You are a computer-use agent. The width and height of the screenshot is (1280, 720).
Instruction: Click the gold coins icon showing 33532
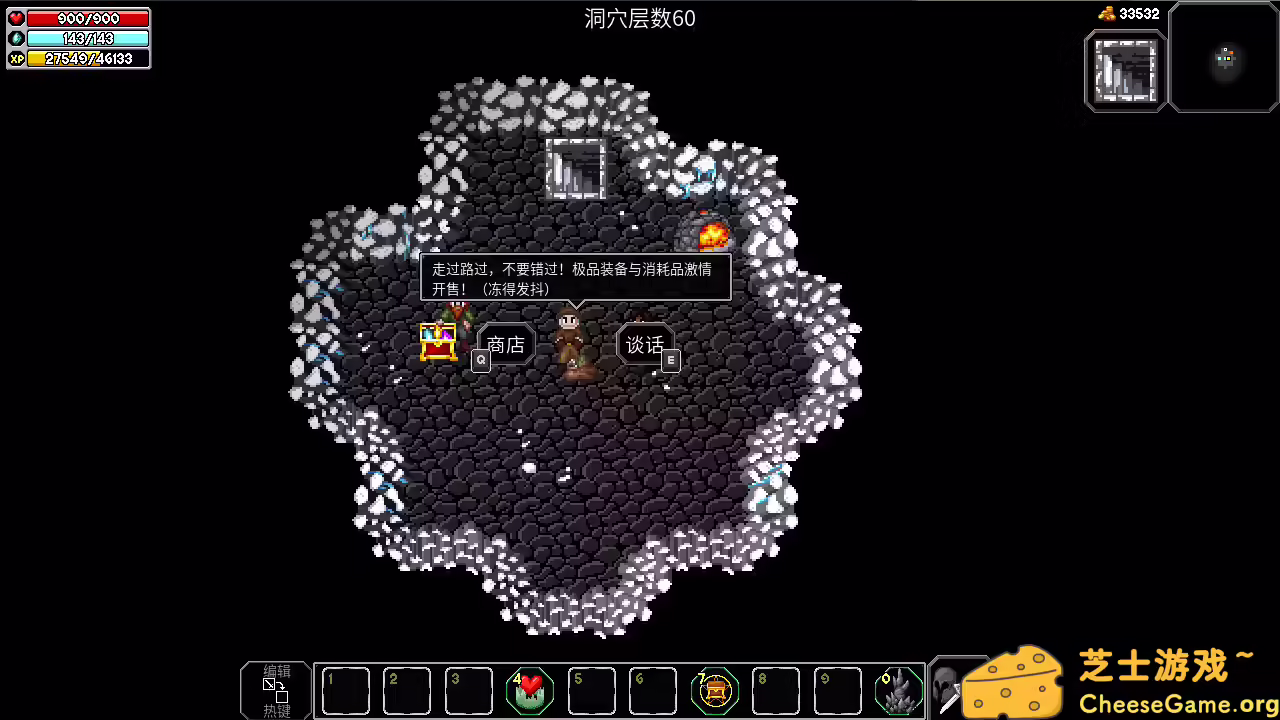pyautogui.click(x=1108, y=13)
